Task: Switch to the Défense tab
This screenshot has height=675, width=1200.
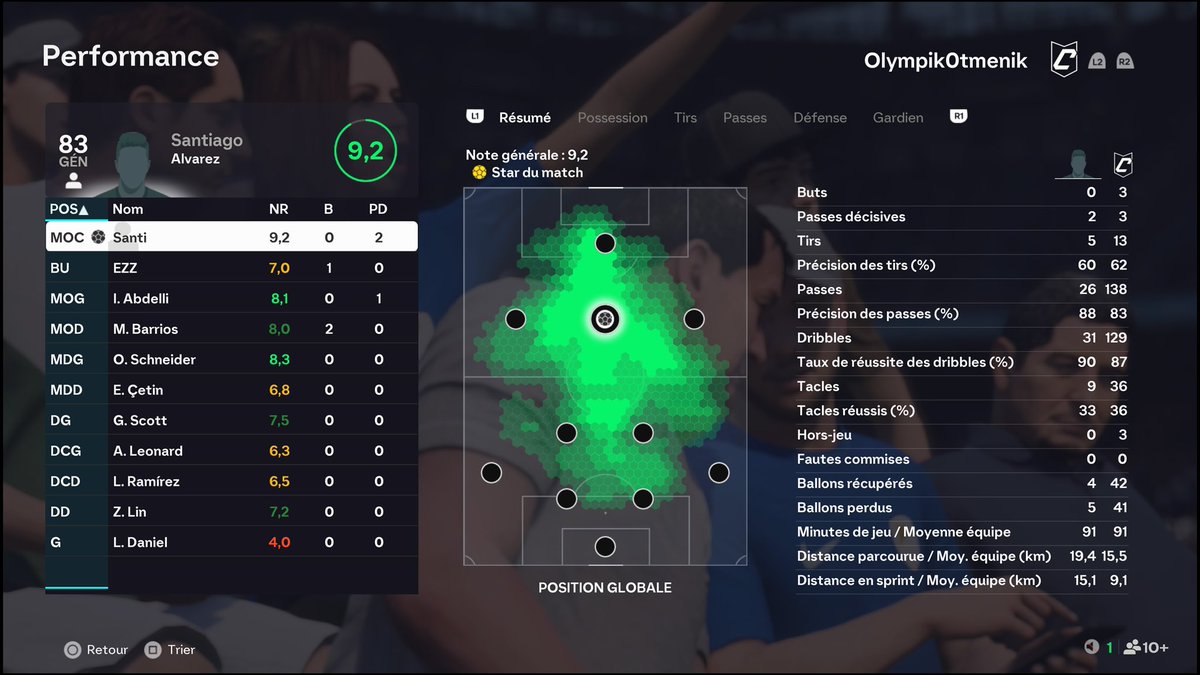Action: (819, 118)
